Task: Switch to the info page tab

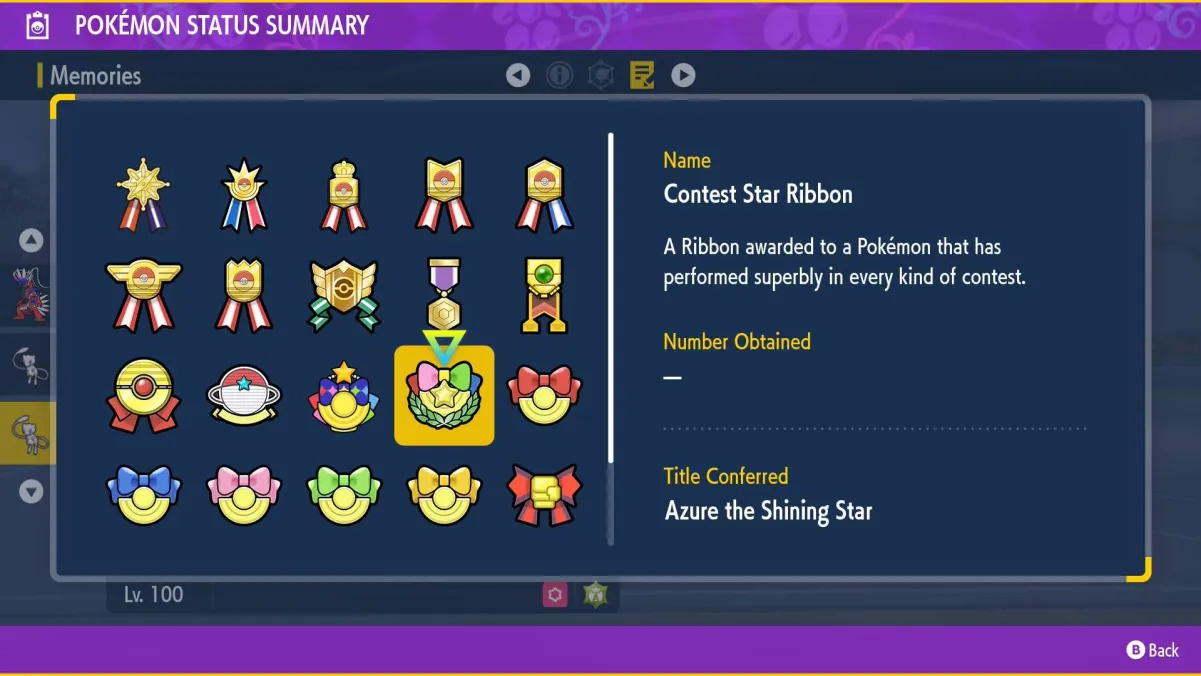Action: [x=559, y=75]
